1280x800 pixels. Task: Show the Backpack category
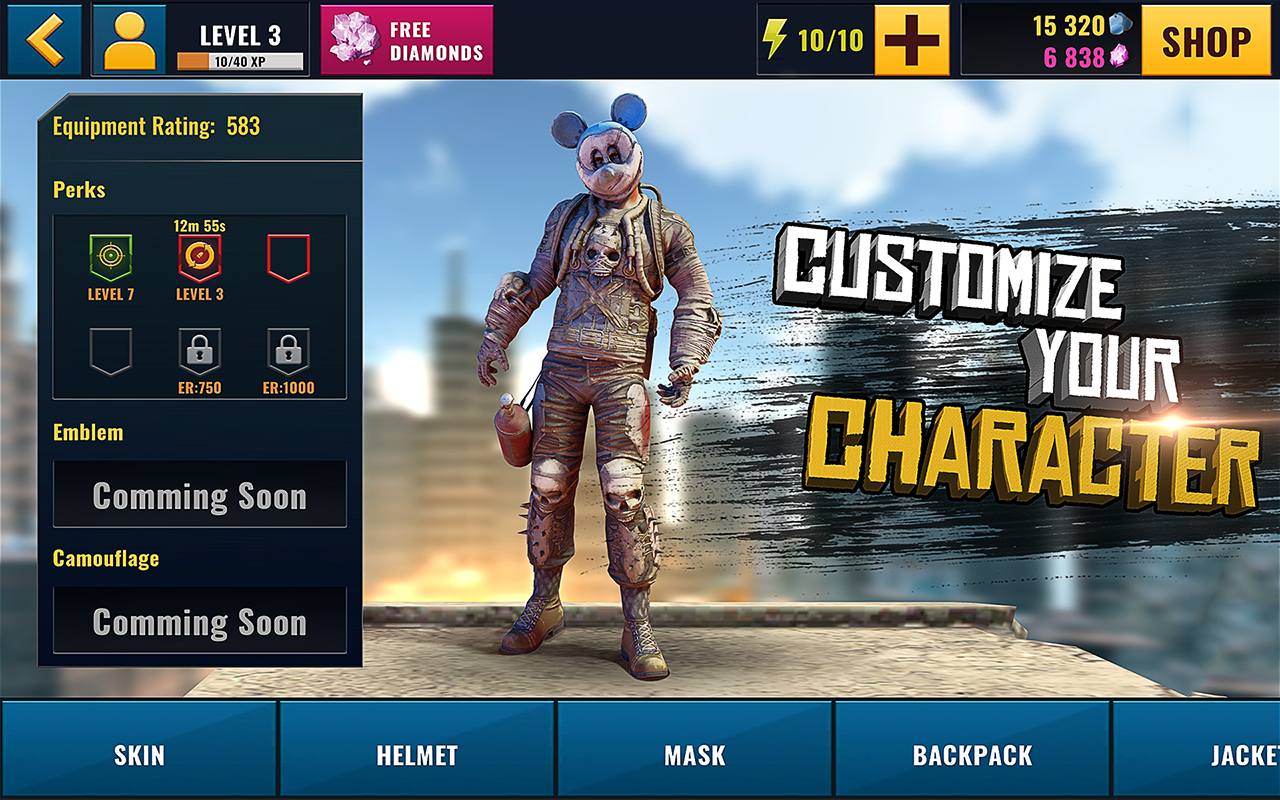tap(972, 755)
